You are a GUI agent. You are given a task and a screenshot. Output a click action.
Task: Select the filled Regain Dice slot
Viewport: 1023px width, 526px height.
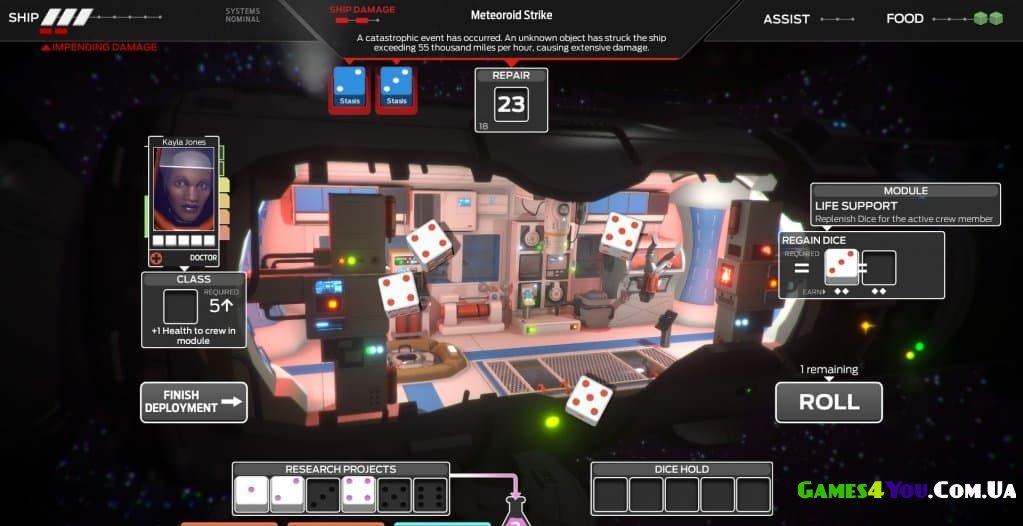coord(841,268)
